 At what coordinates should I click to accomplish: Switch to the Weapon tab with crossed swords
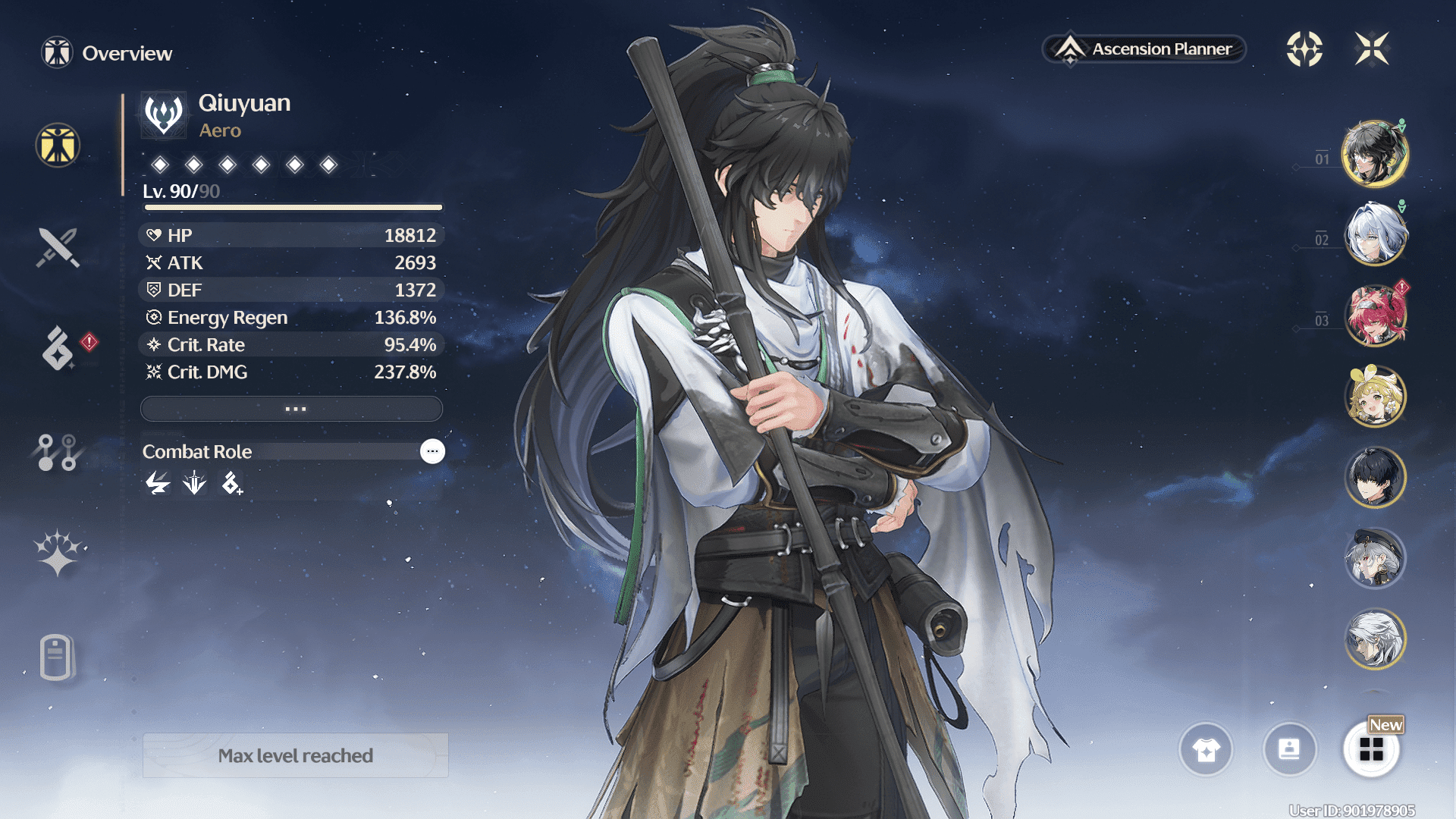point(58,247)
